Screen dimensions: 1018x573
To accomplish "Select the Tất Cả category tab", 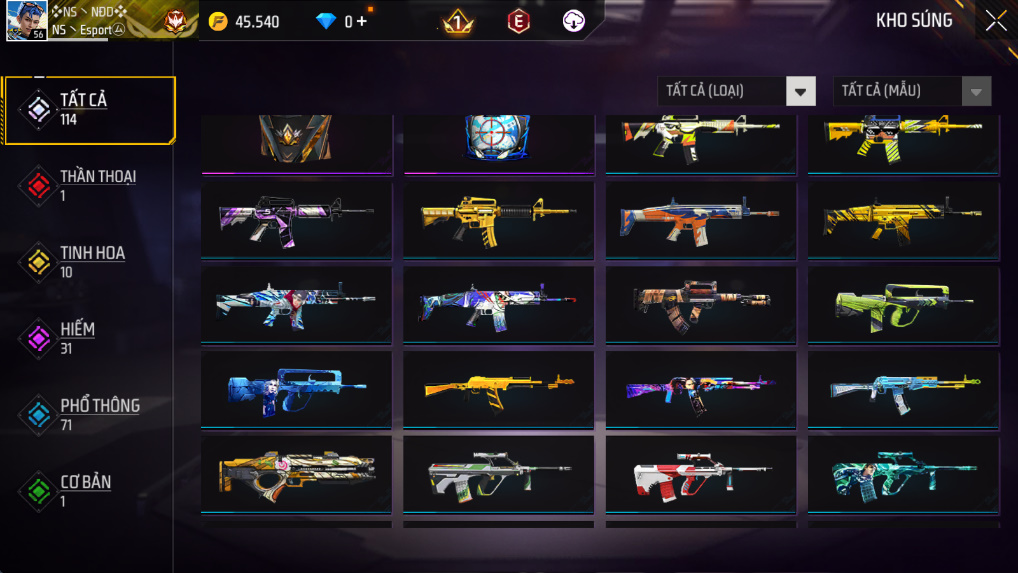I will 88,109.
